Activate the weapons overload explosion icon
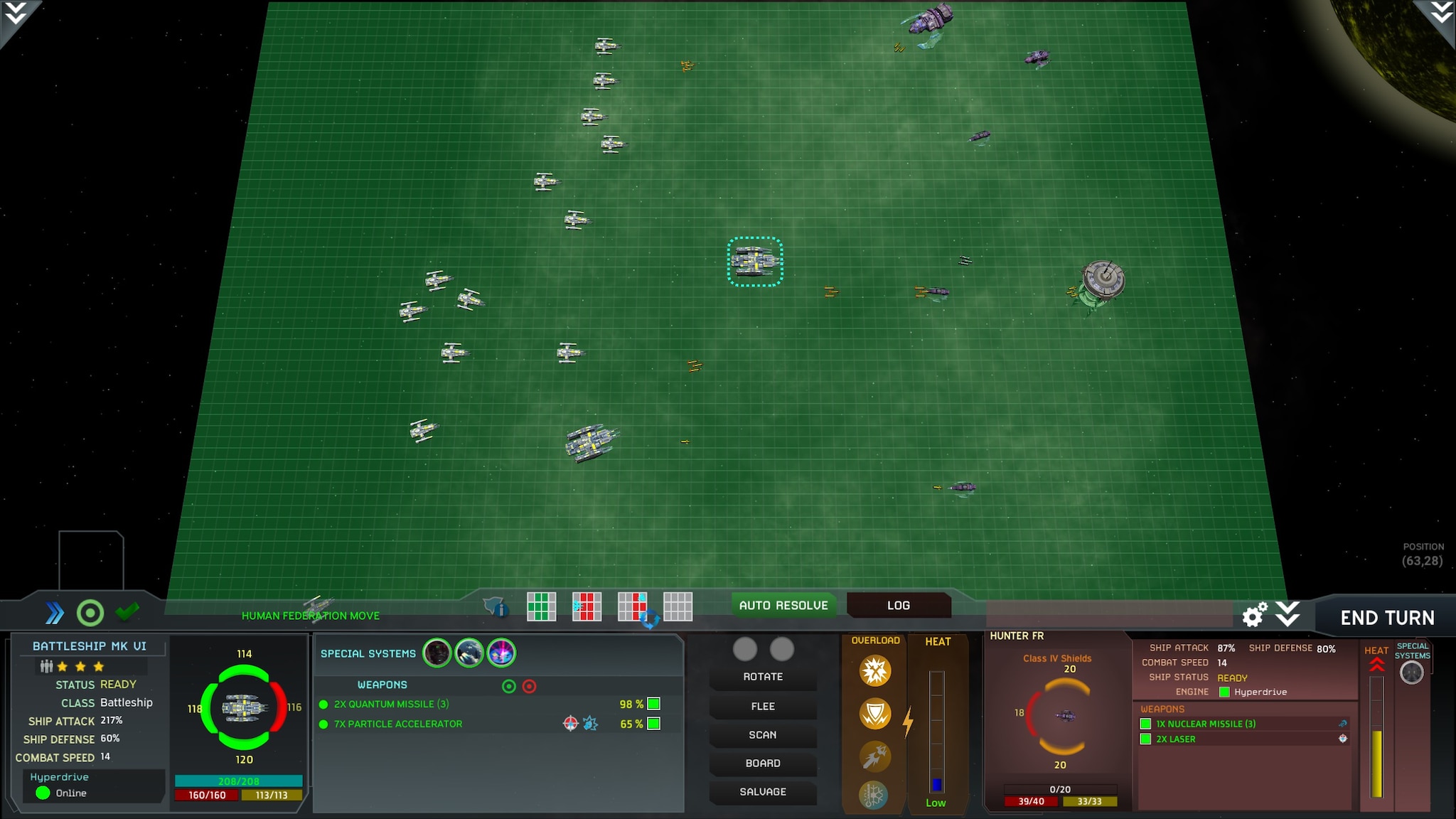This screenshot has height=819, width=1456. click(x=875, y=670)
